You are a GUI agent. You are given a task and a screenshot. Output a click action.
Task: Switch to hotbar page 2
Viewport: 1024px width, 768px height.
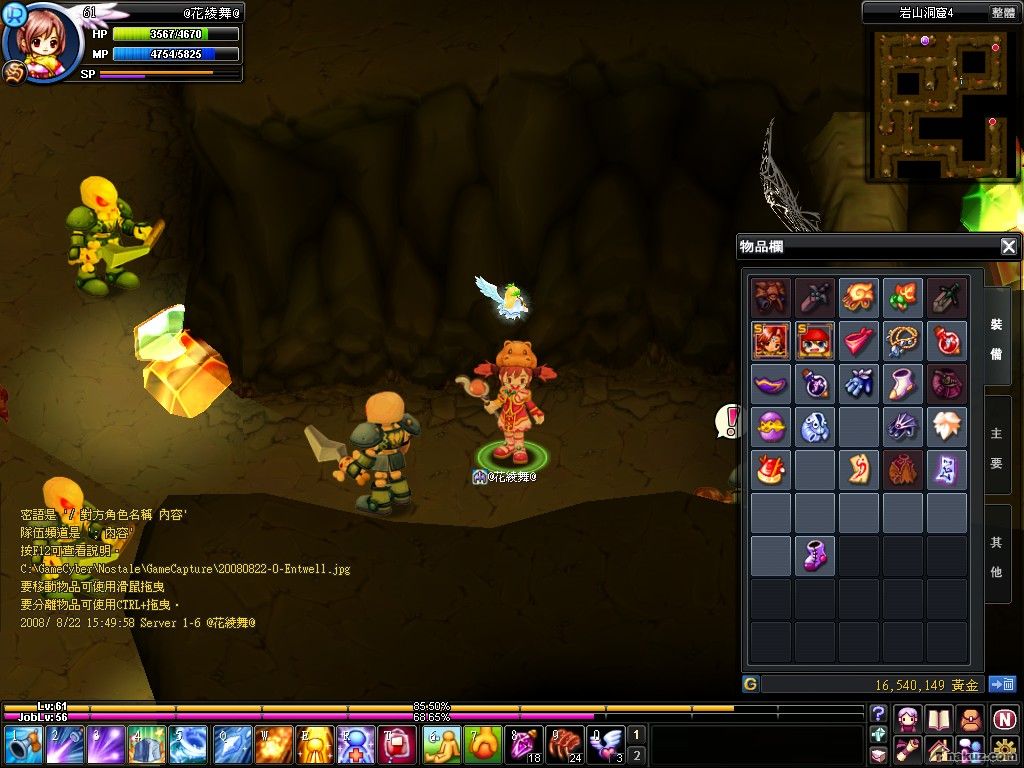tap(637, 755)
